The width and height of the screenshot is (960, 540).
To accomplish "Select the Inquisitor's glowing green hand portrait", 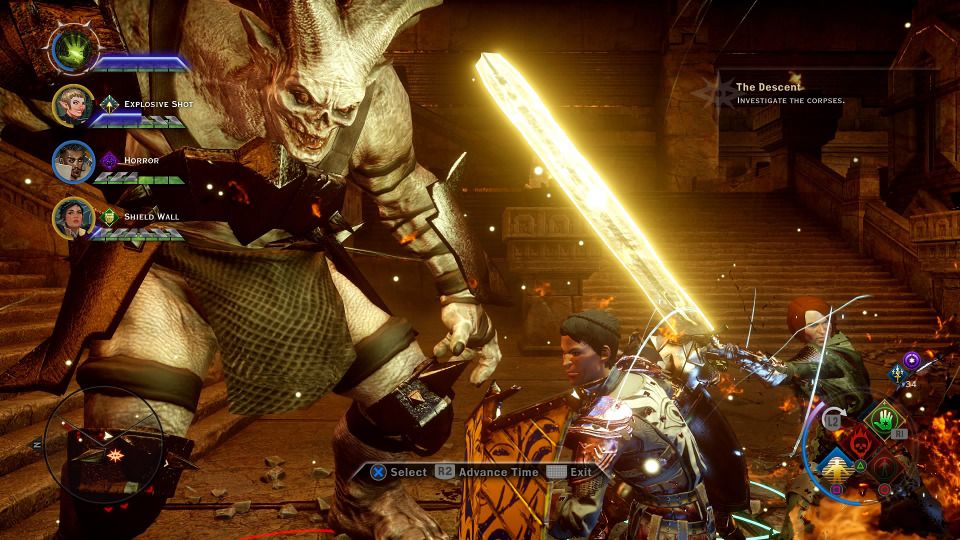I will point(72,47).
